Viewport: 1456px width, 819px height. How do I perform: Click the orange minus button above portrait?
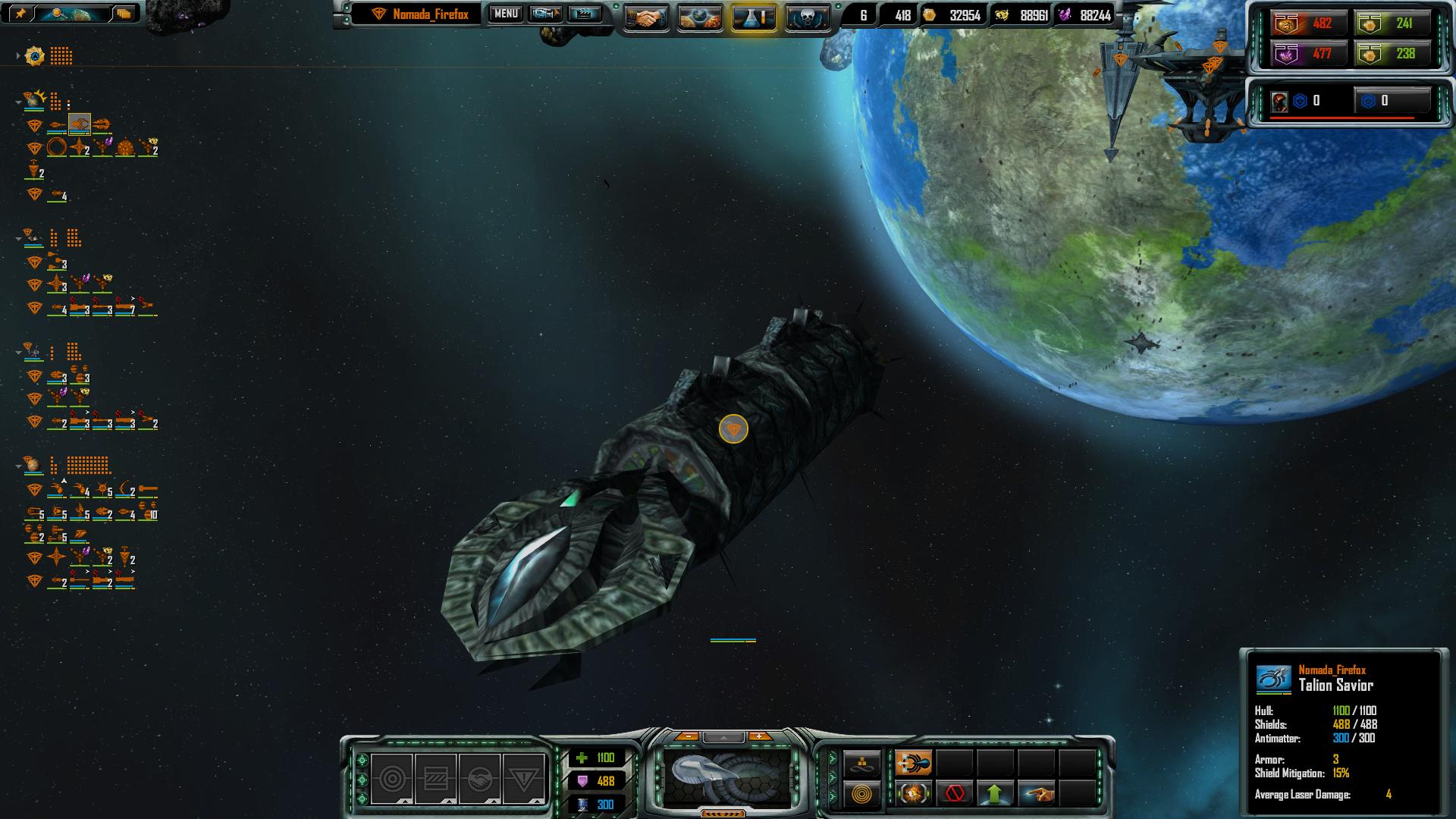[x=687, y=736]
